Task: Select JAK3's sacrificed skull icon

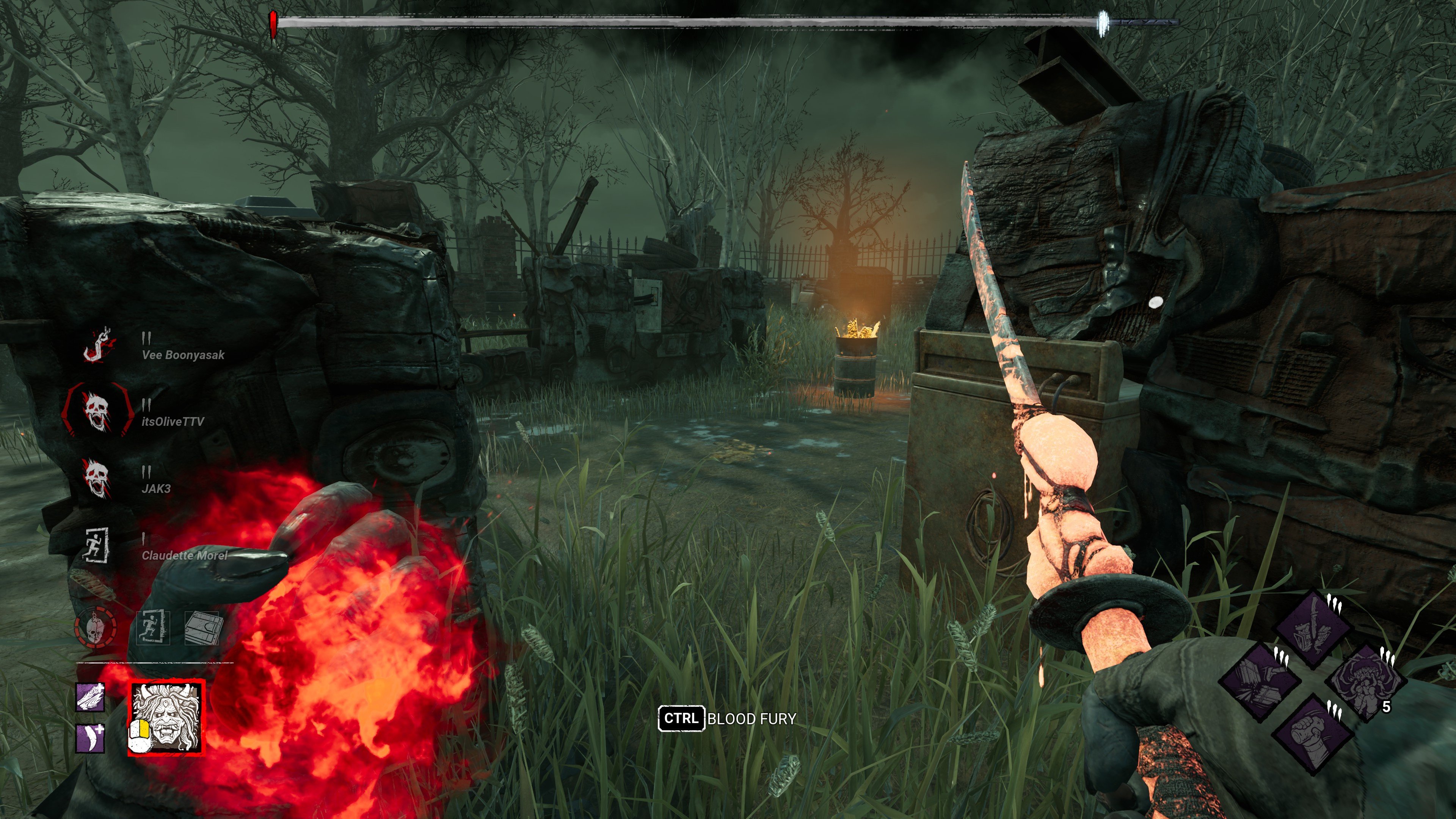Action: 96,478
